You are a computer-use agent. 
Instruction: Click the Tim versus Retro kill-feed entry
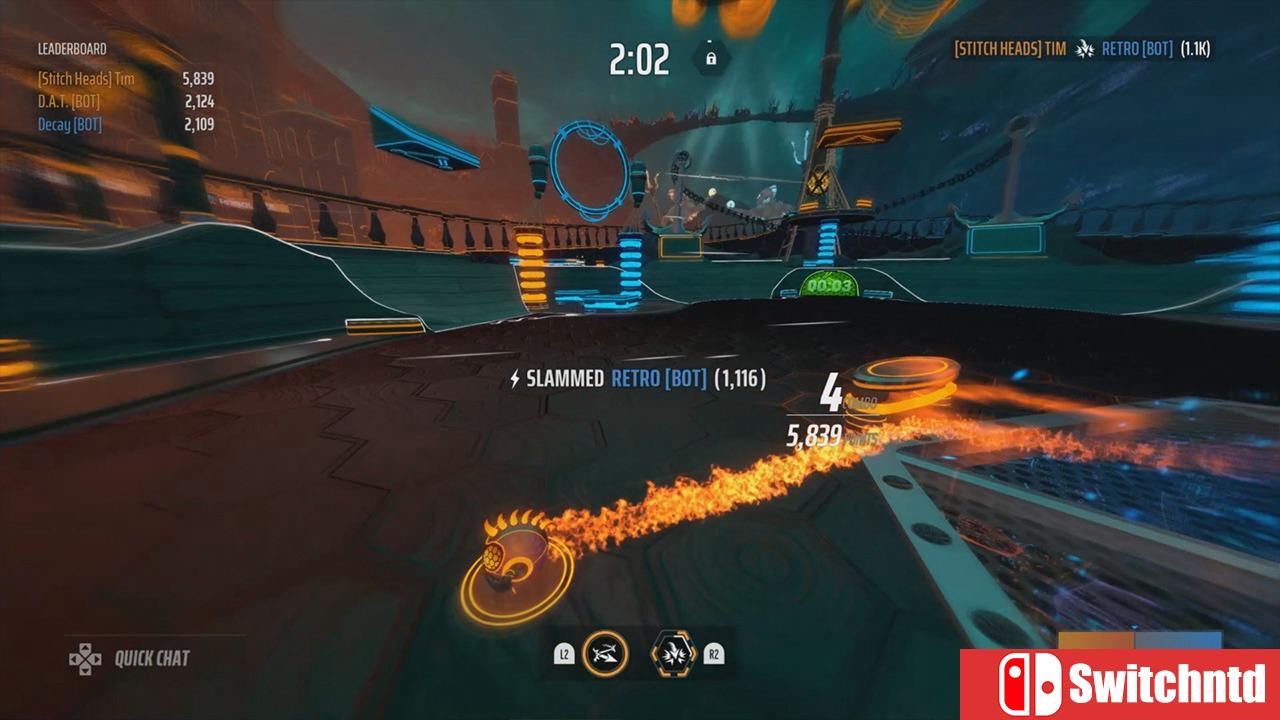point(1081,48)
